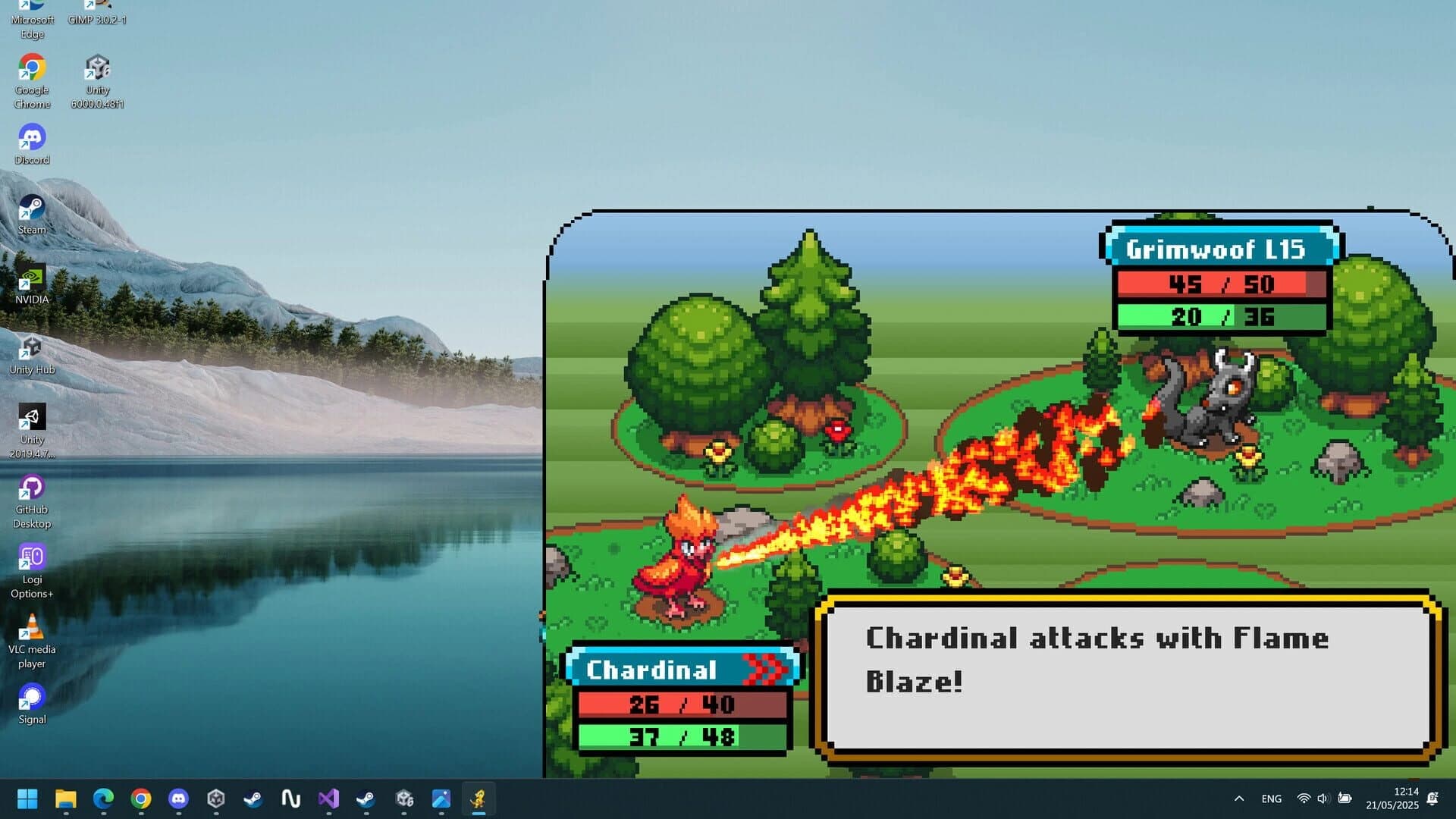Viewport: 1456px width, 819px height.
Task: Open Signal from the desktop
Action: click(31, 696)
